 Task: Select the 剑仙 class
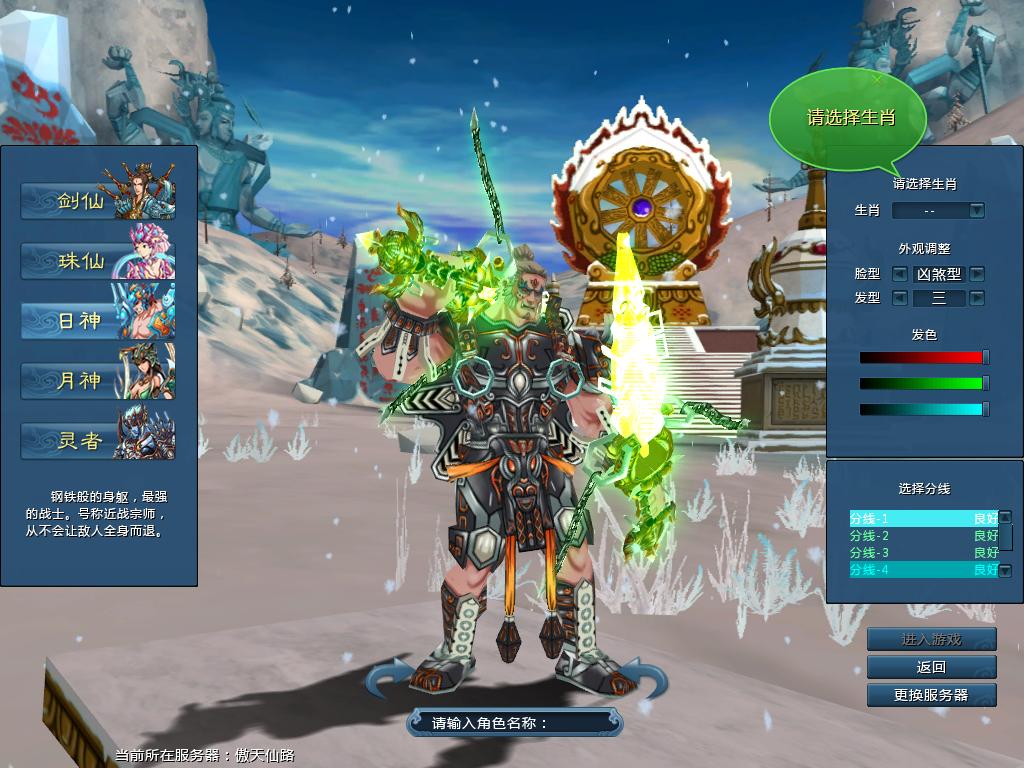coord(98,201)
